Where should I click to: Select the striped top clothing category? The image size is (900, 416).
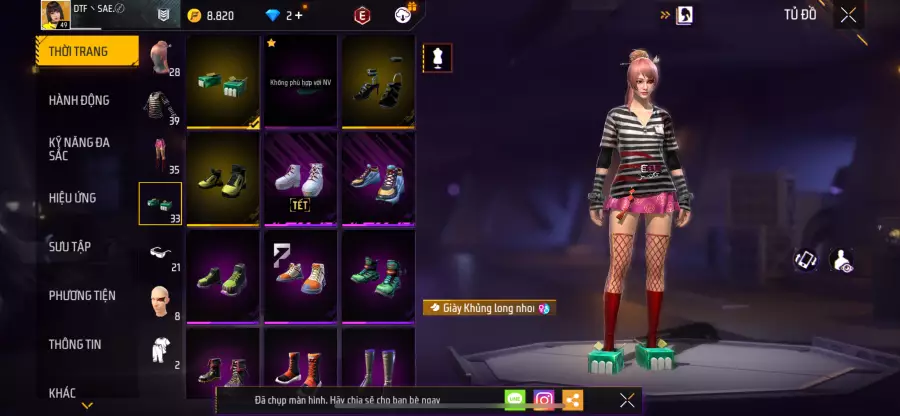point(160,107)
